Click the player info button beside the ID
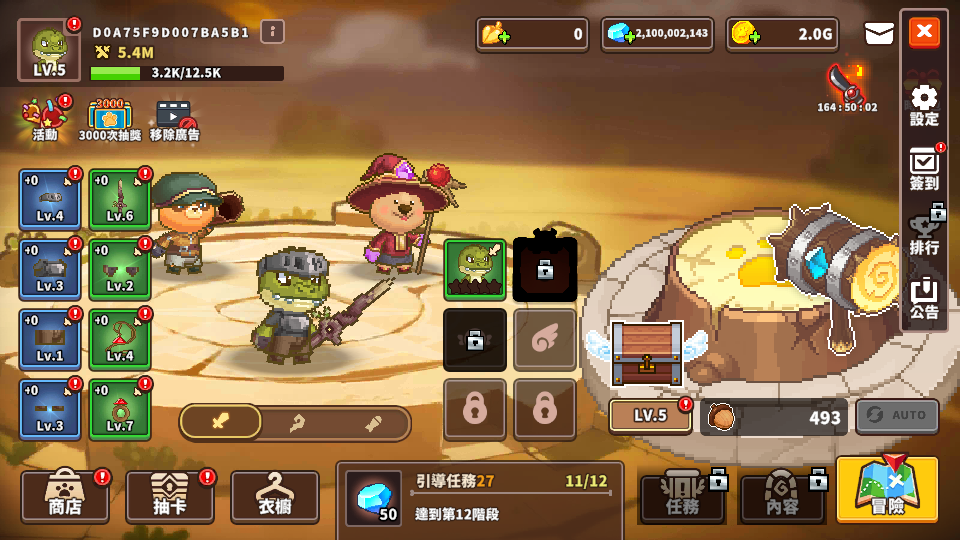 pos(273,32)
